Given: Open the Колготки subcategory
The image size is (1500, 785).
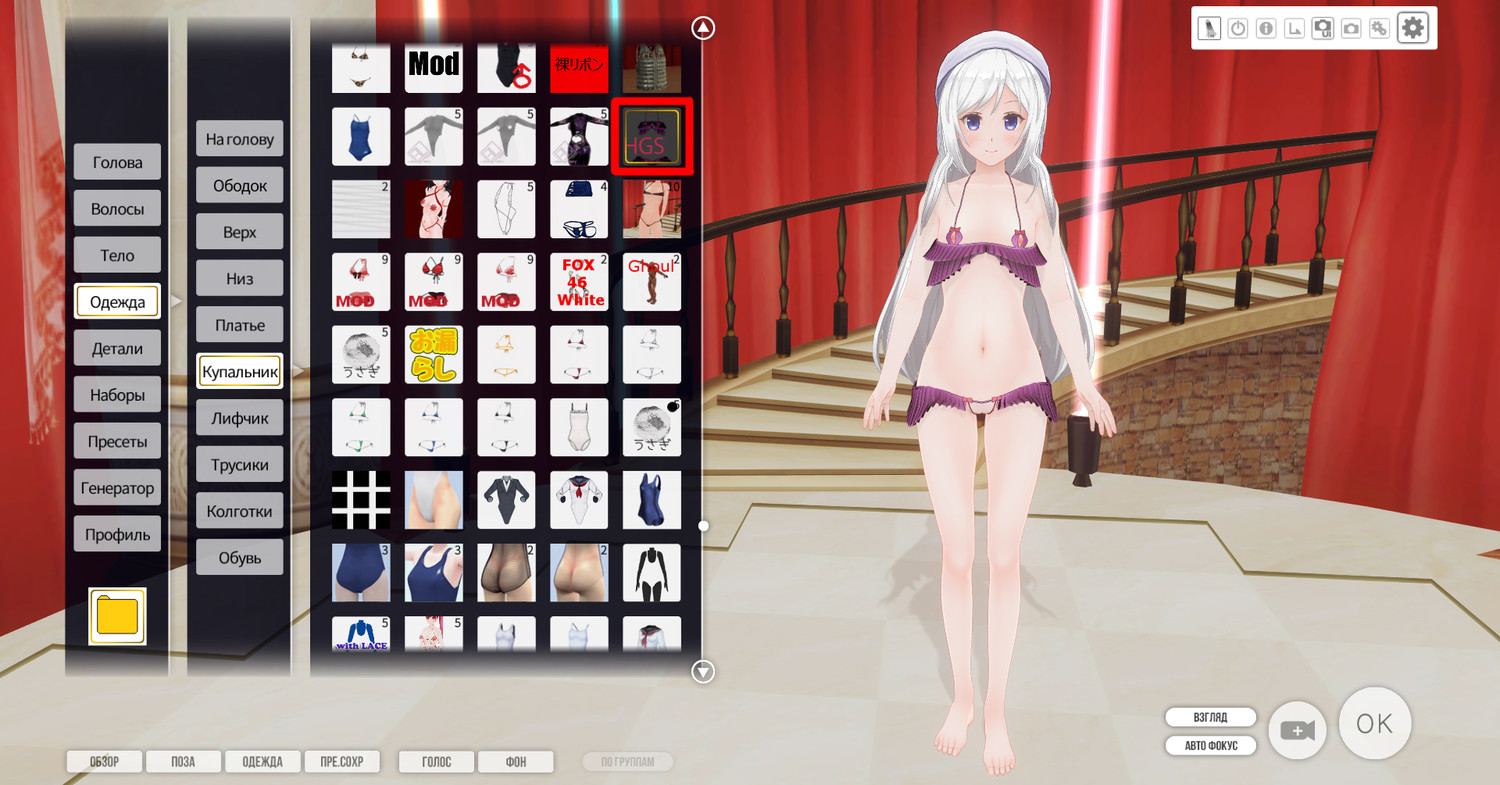Looking at the screenshot, I should click(x=239, y=511).
